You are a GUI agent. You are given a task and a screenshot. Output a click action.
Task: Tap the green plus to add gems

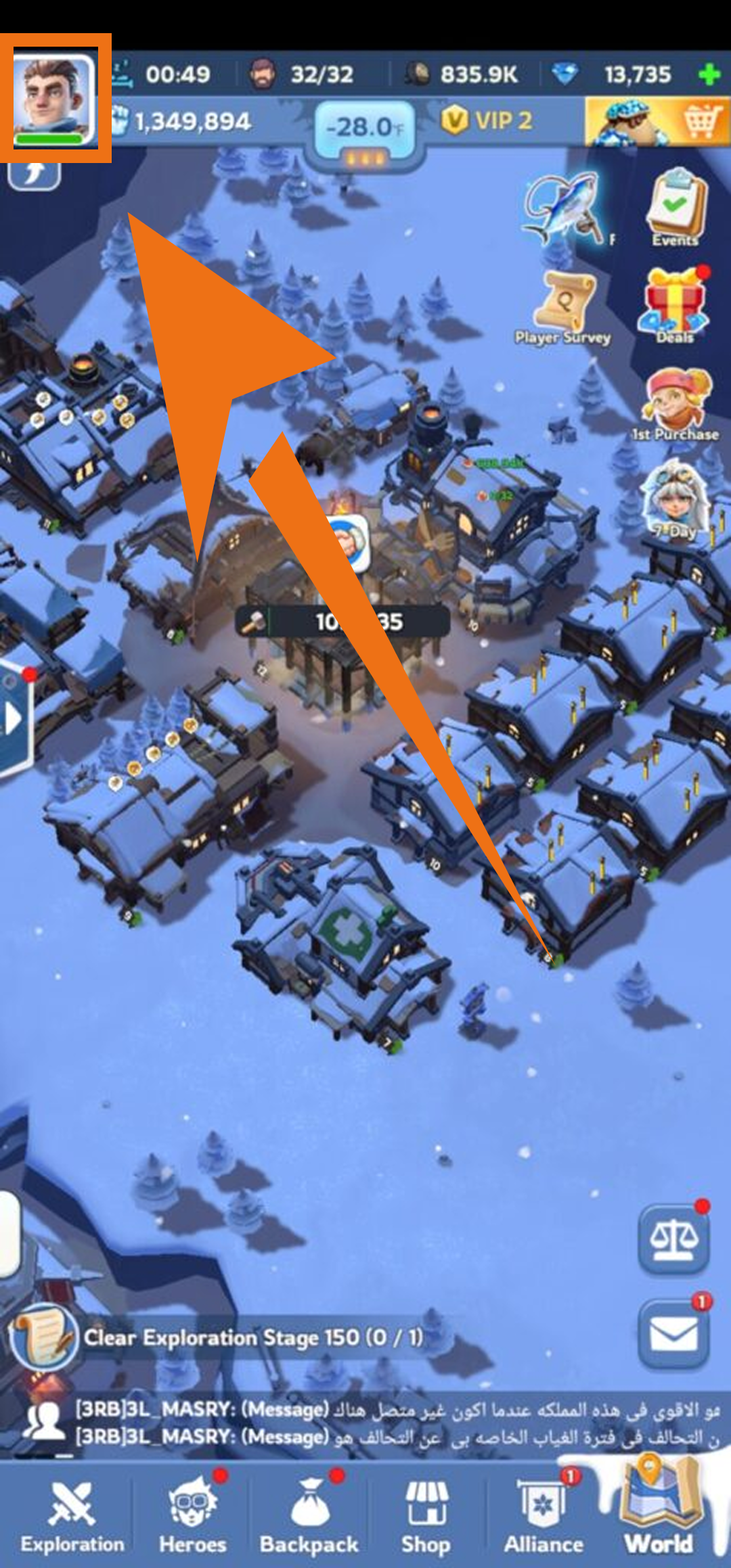[709, 74]
